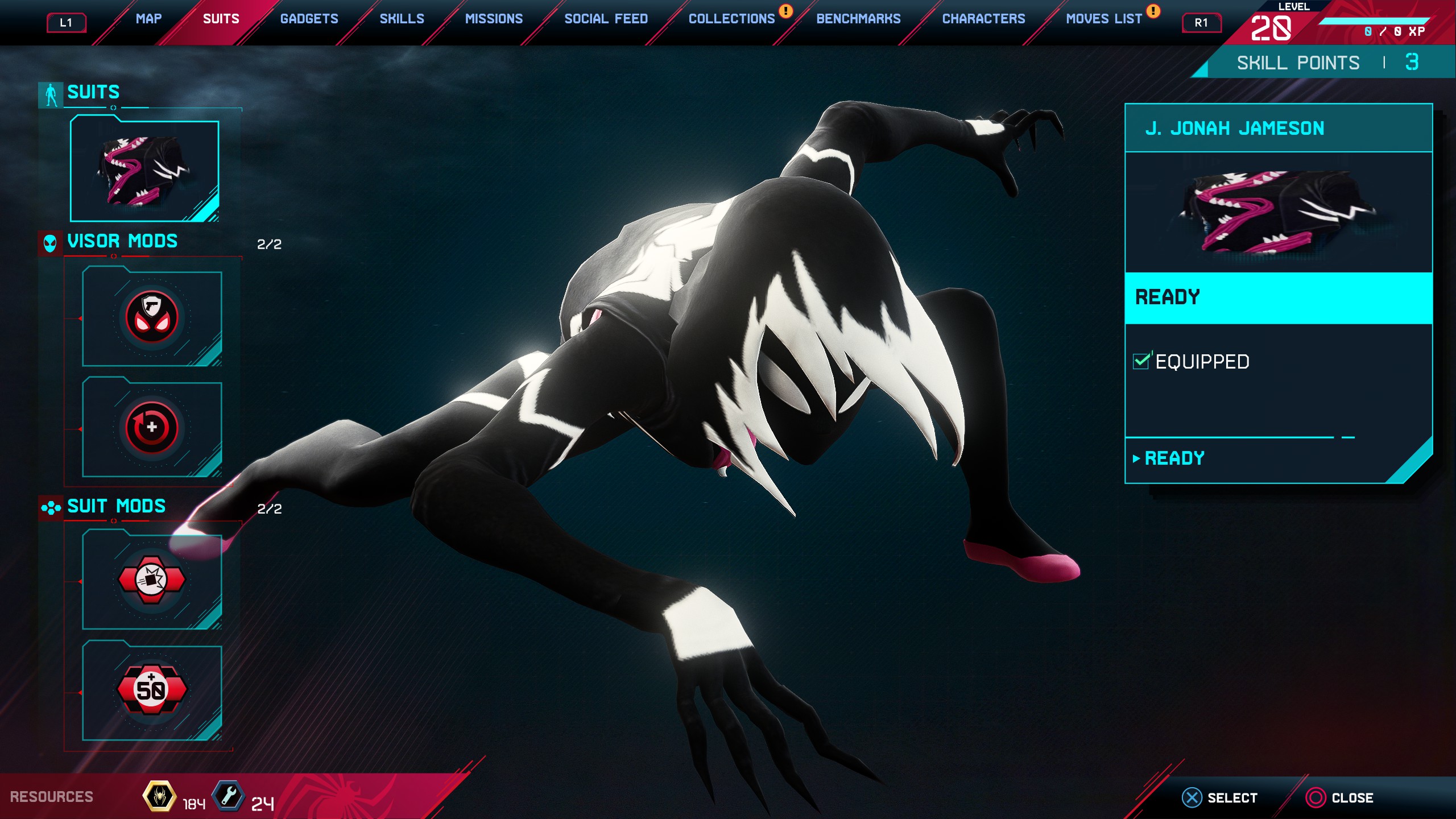Go to the Skills tab

tap(402, 19)
